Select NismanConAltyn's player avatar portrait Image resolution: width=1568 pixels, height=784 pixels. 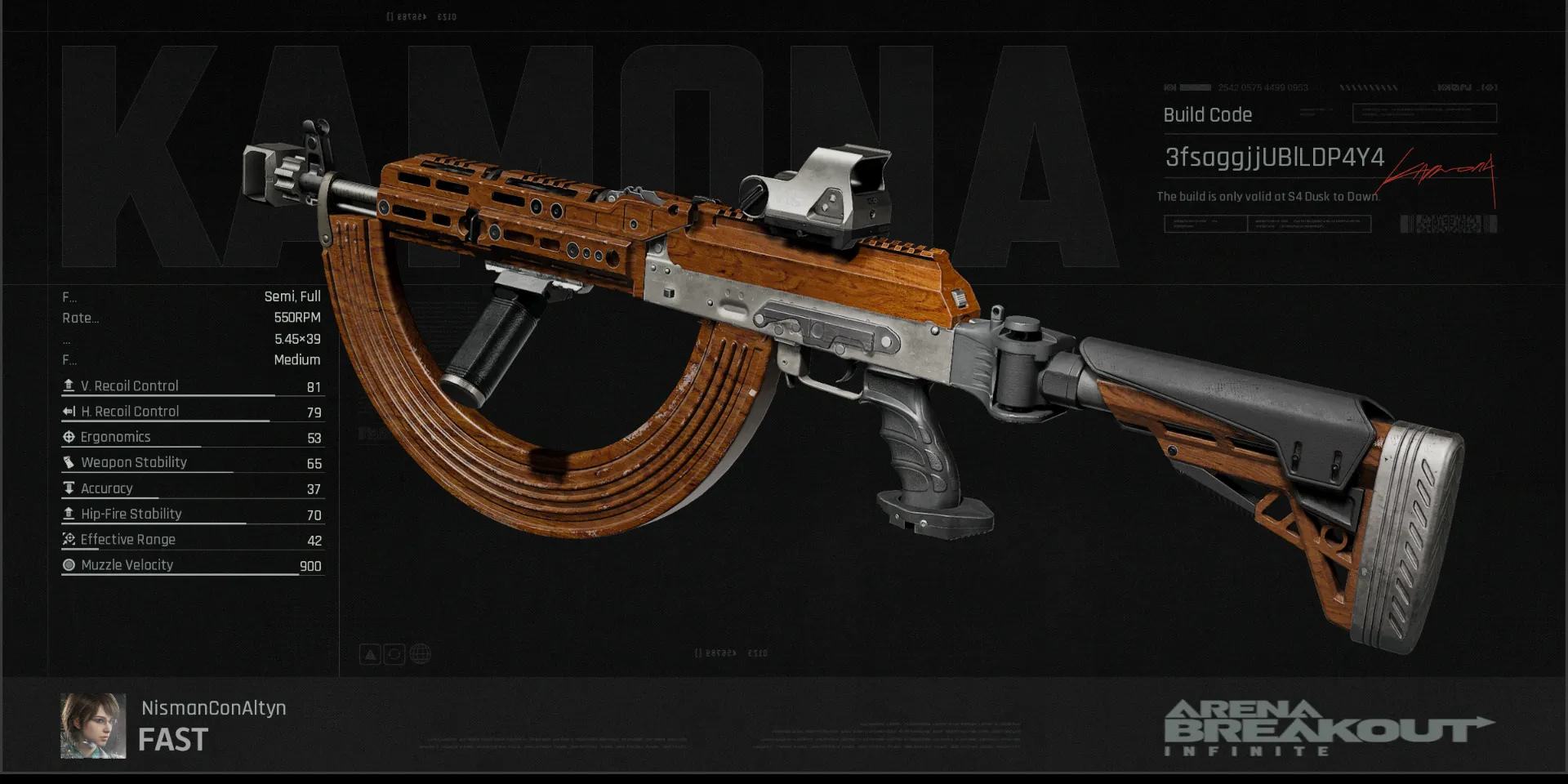[93, 726]
